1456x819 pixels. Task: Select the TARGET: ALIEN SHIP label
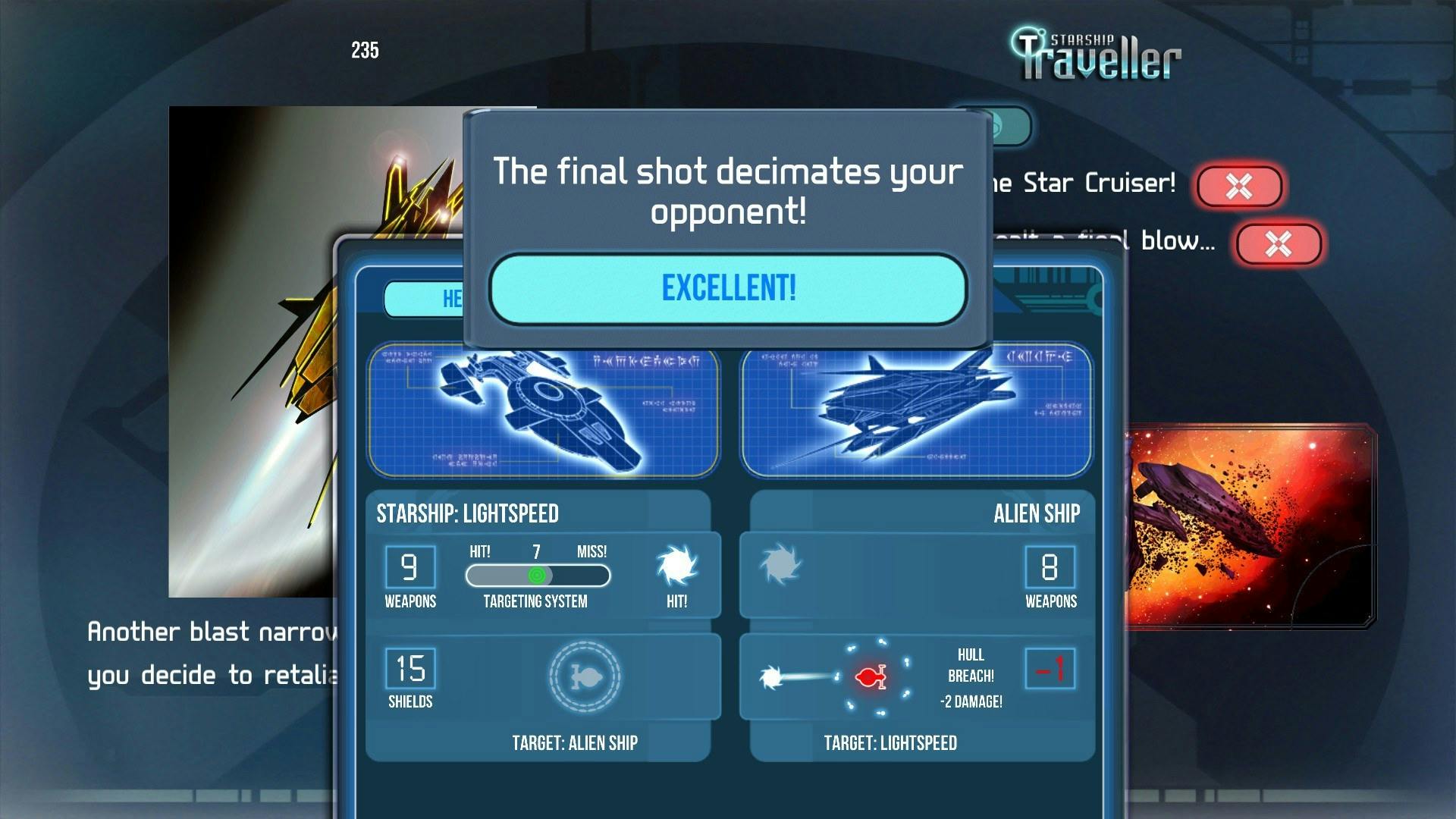click(x=577, y=744)
